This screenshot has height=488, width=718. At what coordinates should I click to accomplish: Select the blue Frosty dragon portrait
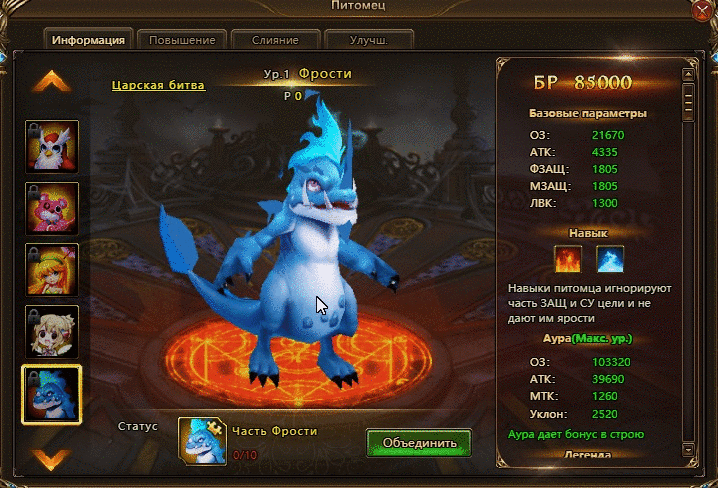pos(51,394)
